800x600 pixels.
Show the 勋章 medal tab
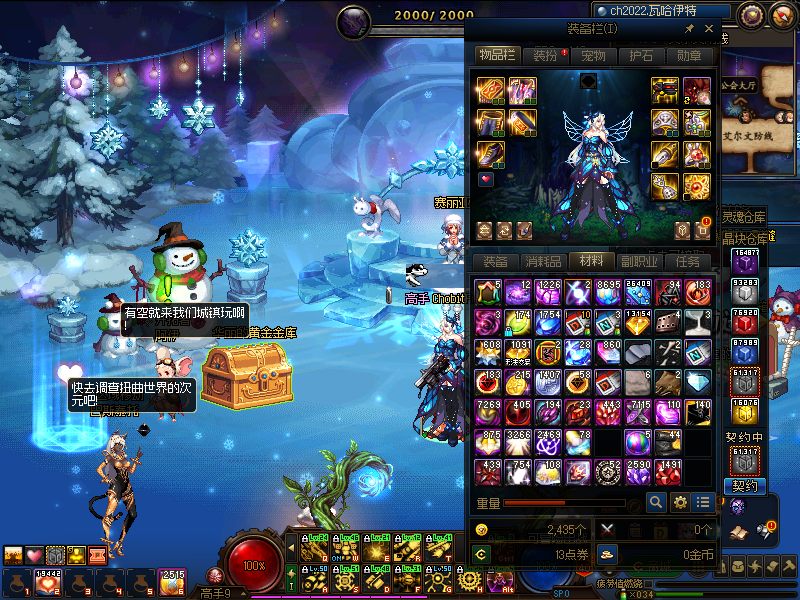point(689,56)
